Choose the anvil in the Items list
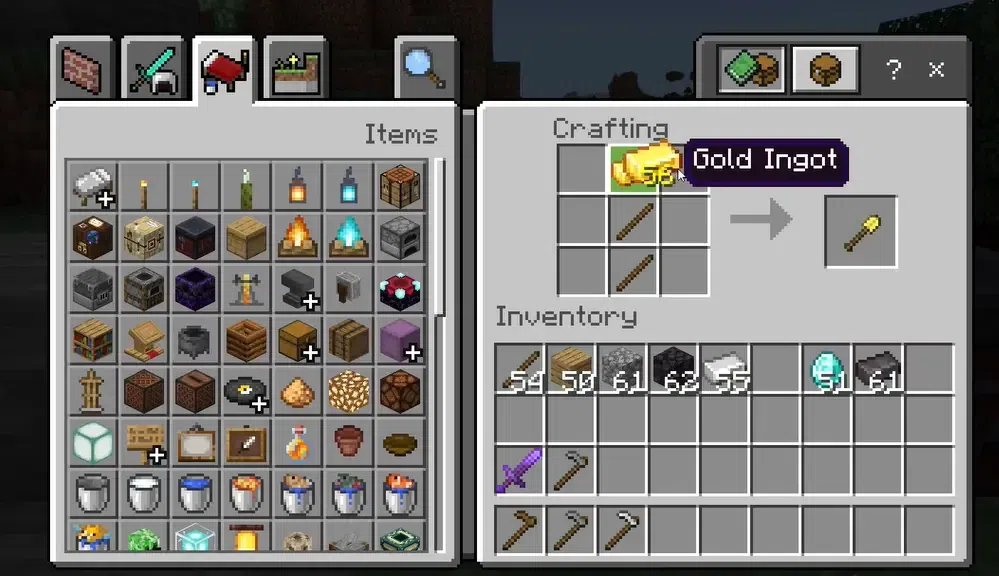The height and width of the screenshot is (576, 999). (x=298, y=289)
